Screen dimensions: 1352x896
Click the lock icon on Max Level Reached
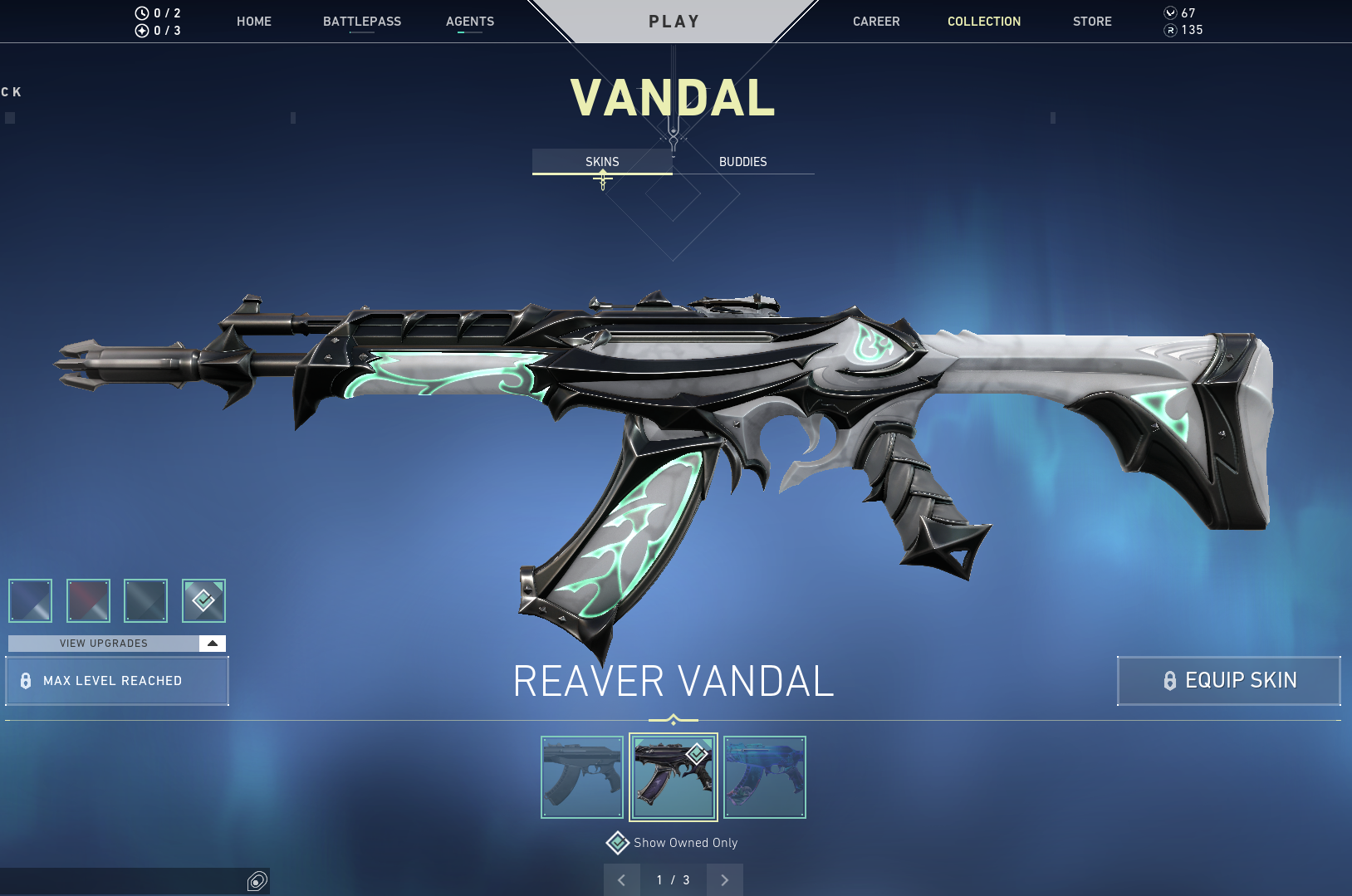(25, 681)
